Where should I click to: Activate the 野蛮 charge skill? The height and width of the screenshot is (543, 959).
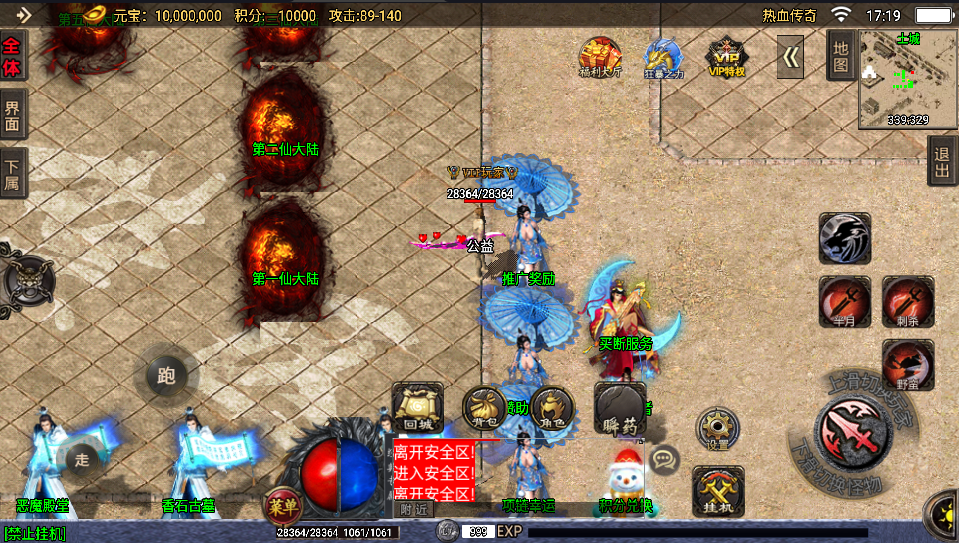coord(908,365)
